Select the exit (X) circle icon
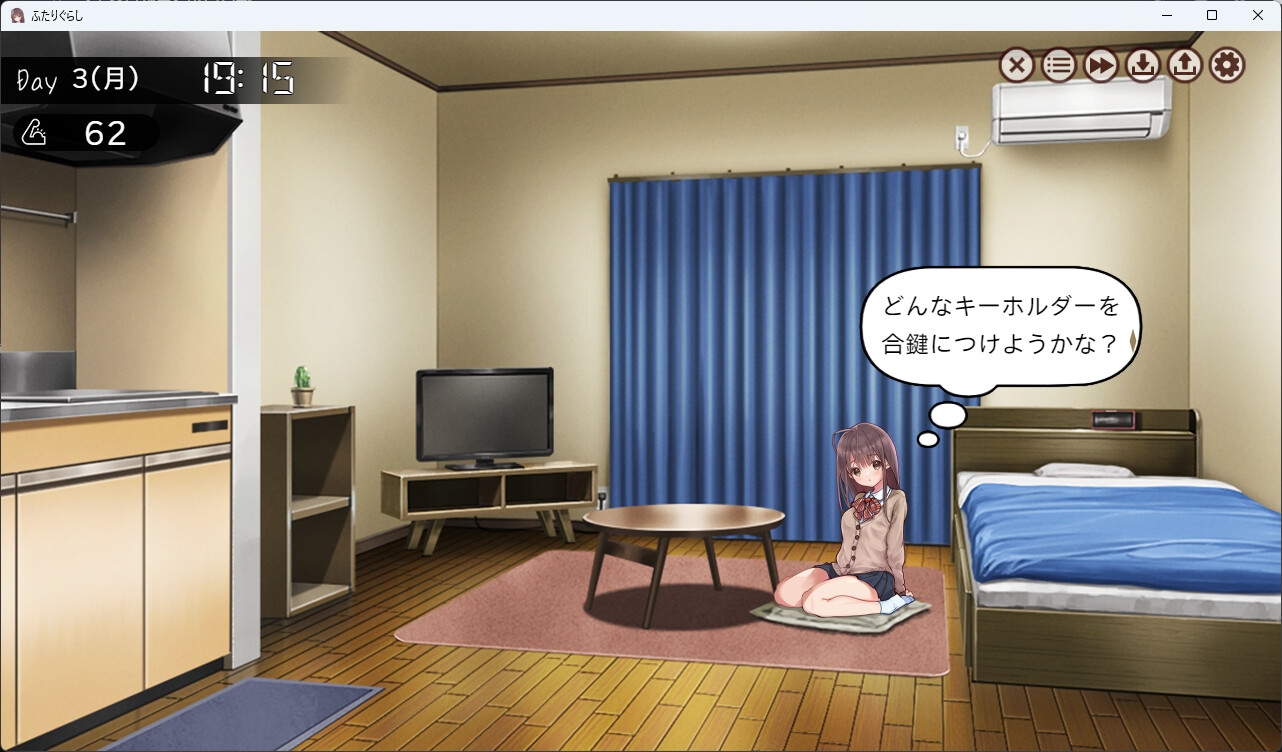The height and width of the screenshot is (752, 1282). point(1017,65)
